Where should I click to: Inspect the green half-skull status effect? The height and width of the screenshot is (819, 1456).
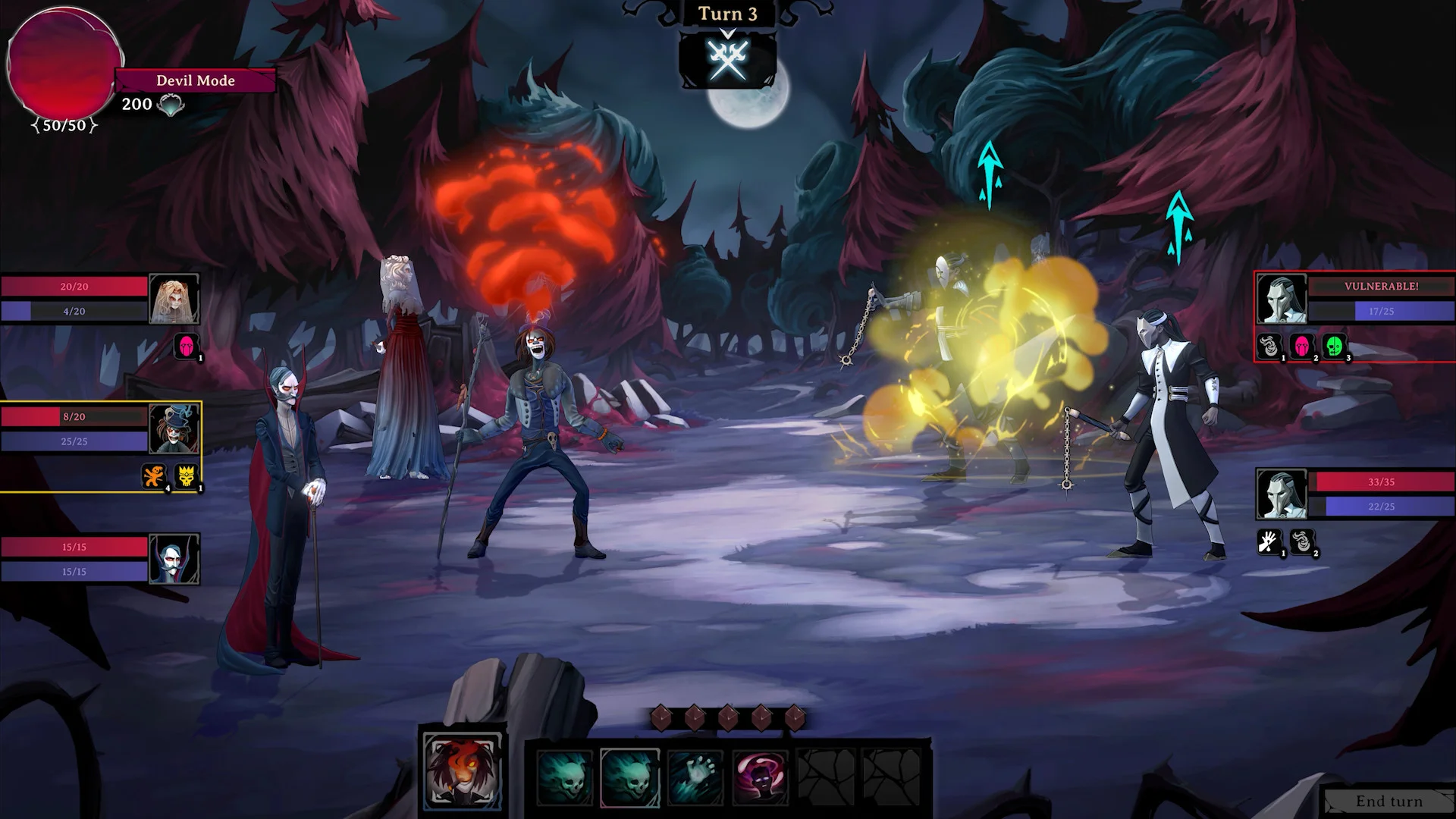click(1334, 346)
